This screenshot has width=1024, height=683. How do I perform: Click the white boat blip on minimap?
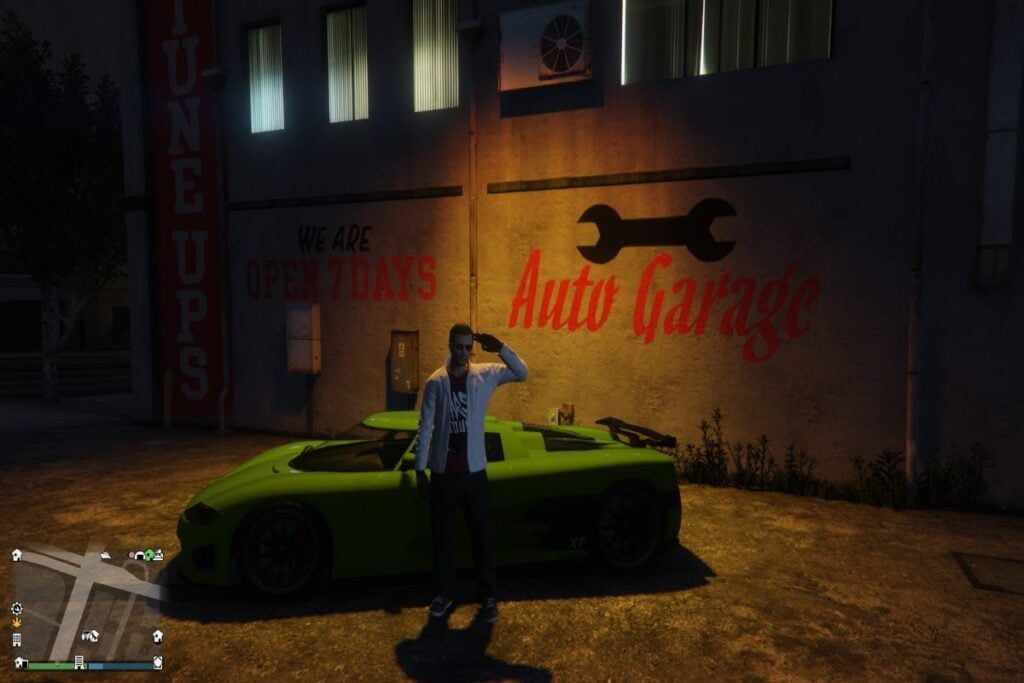[x=105, y=553]
